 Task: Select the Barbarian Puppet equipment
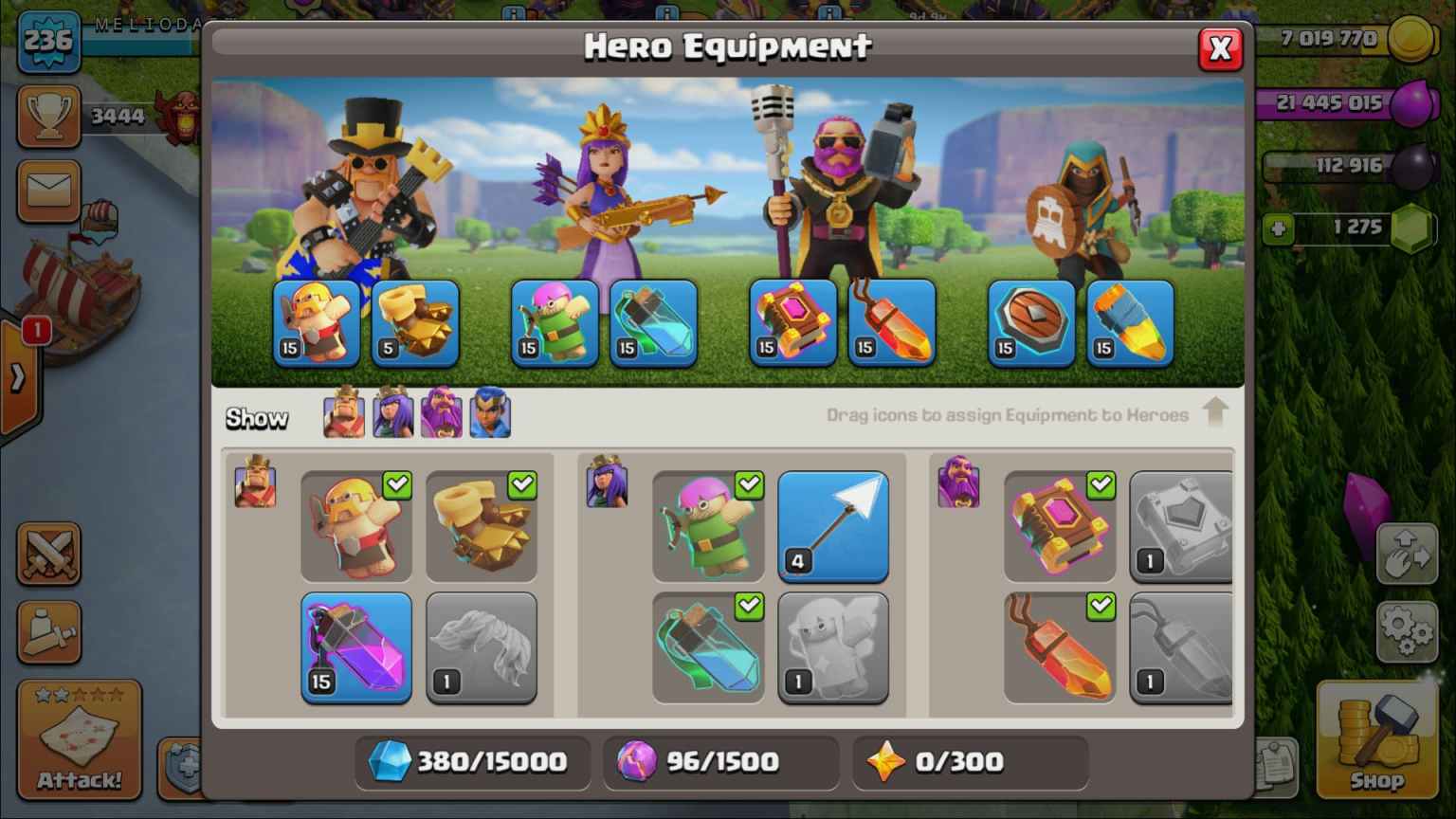(x=355, y=526)
